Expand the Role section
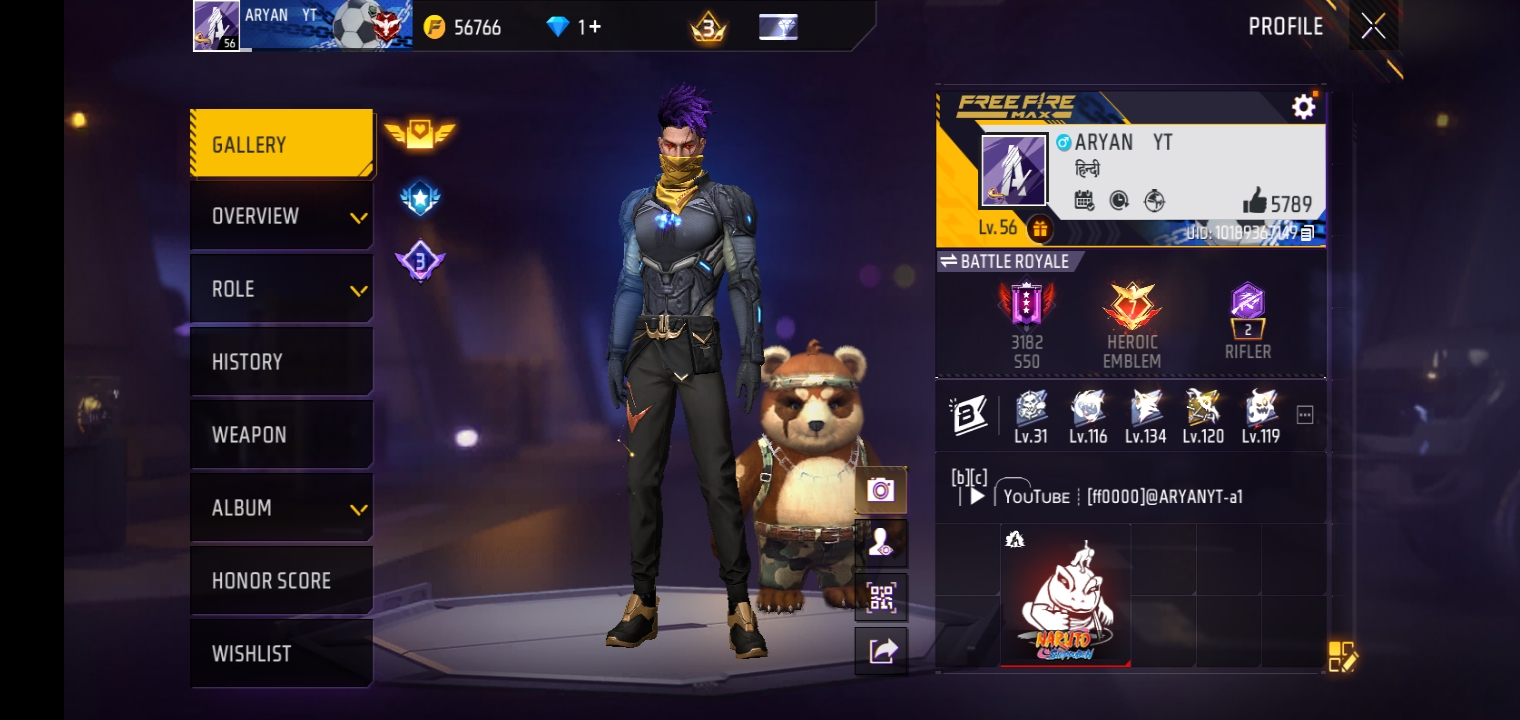The height and width of the screenshot is (720, 1520). pyautogui.click(x=282, y=288)
